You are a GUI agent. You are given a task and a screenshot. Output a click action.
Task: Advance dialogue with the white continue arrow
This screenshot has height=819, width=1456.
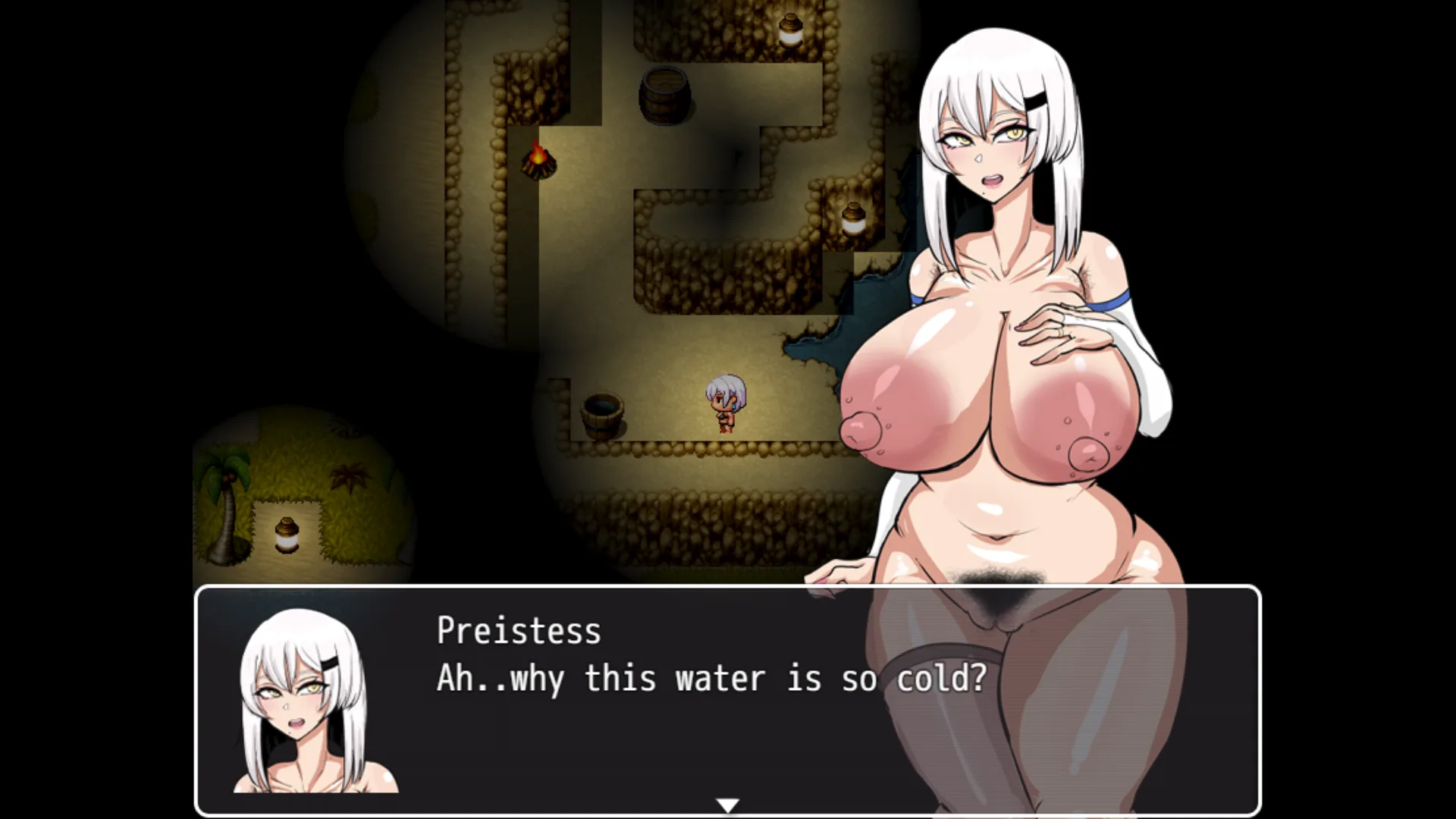click(727, 805)
